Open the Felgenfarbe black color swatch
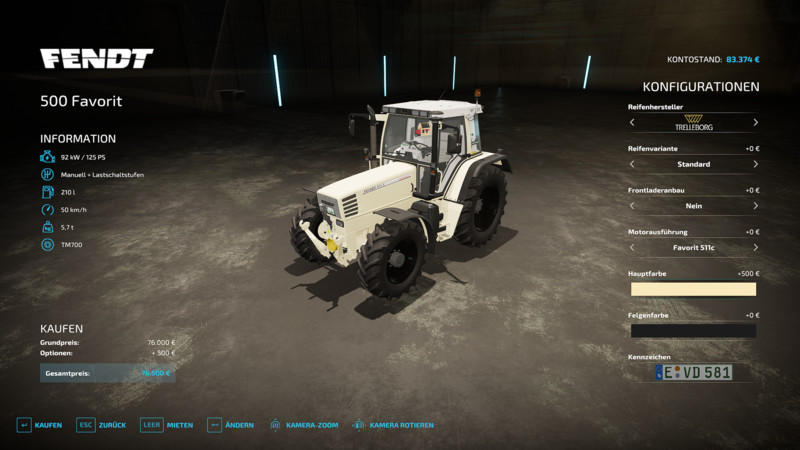 pyautogui.click(x=693, y=330)
